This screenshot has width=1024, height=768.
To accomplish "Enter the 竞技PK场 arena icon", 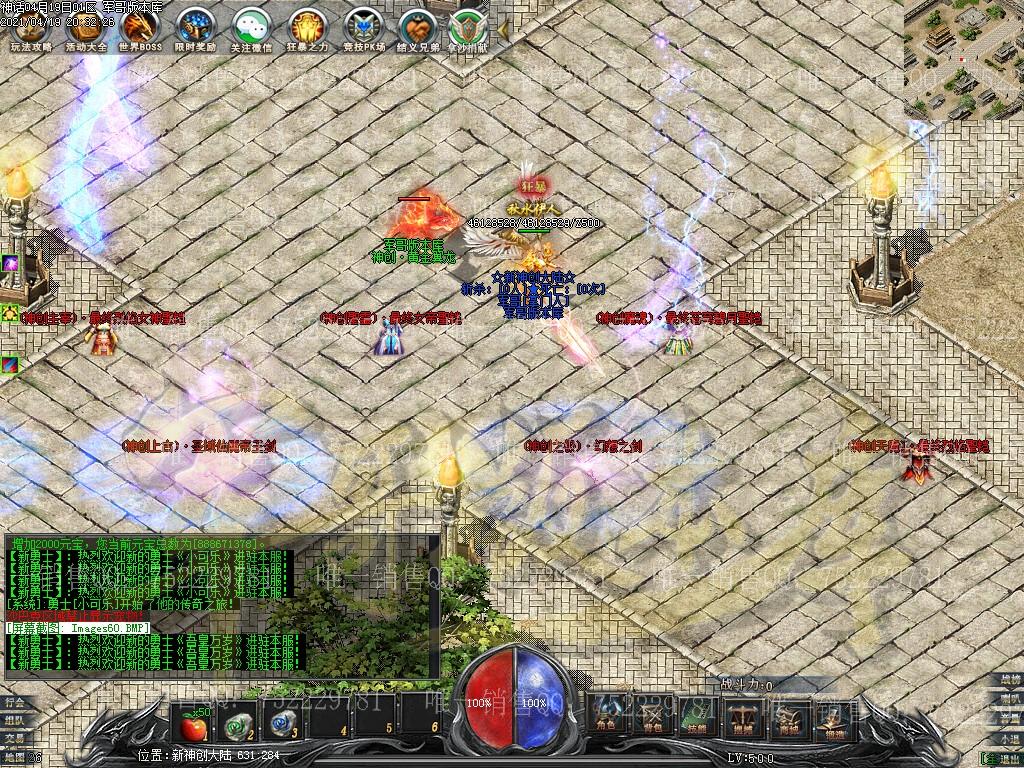I will pyautogui.click(x=362, y=27).
